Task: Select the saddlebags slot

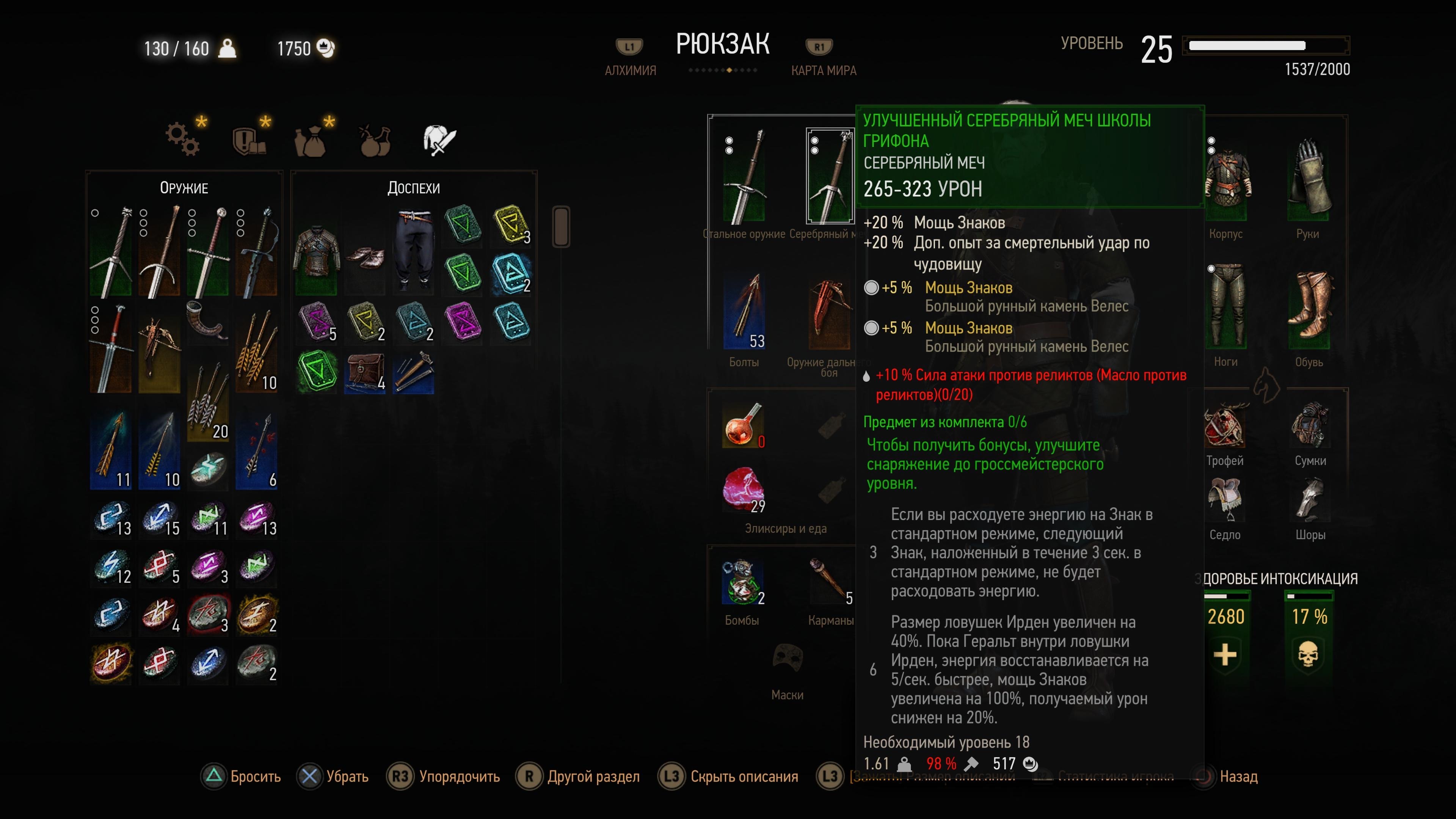Action: point(1310,425)
